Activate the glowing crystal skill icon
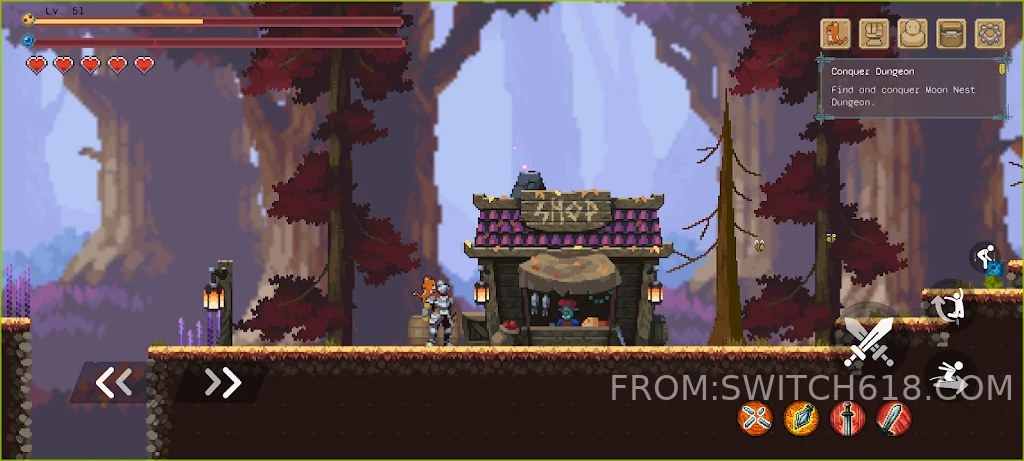The height and width of the screenshot is (461, 1024). point(801,417)
